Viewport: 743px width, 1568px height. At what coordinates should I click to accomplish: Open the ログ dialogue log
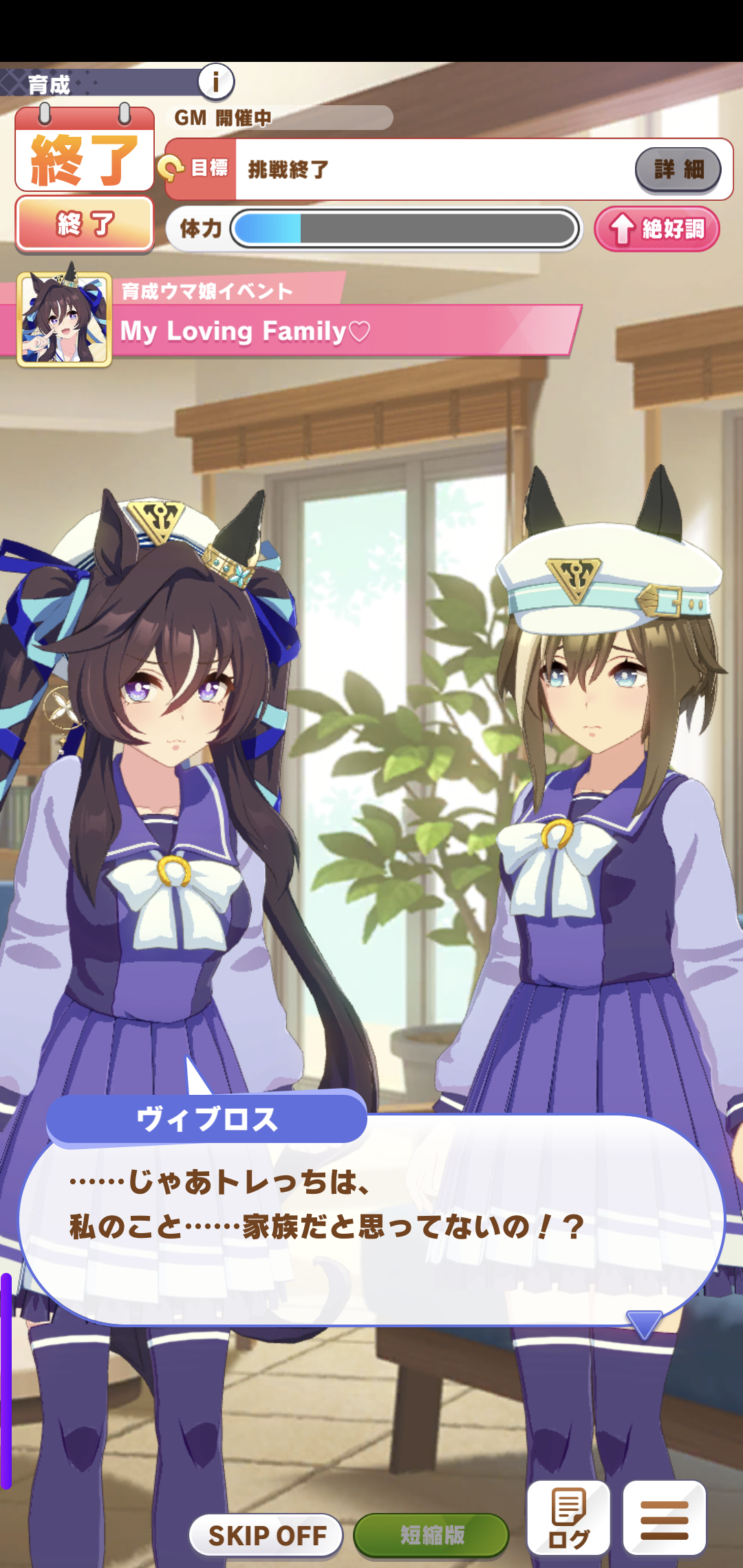(568, 1518)
